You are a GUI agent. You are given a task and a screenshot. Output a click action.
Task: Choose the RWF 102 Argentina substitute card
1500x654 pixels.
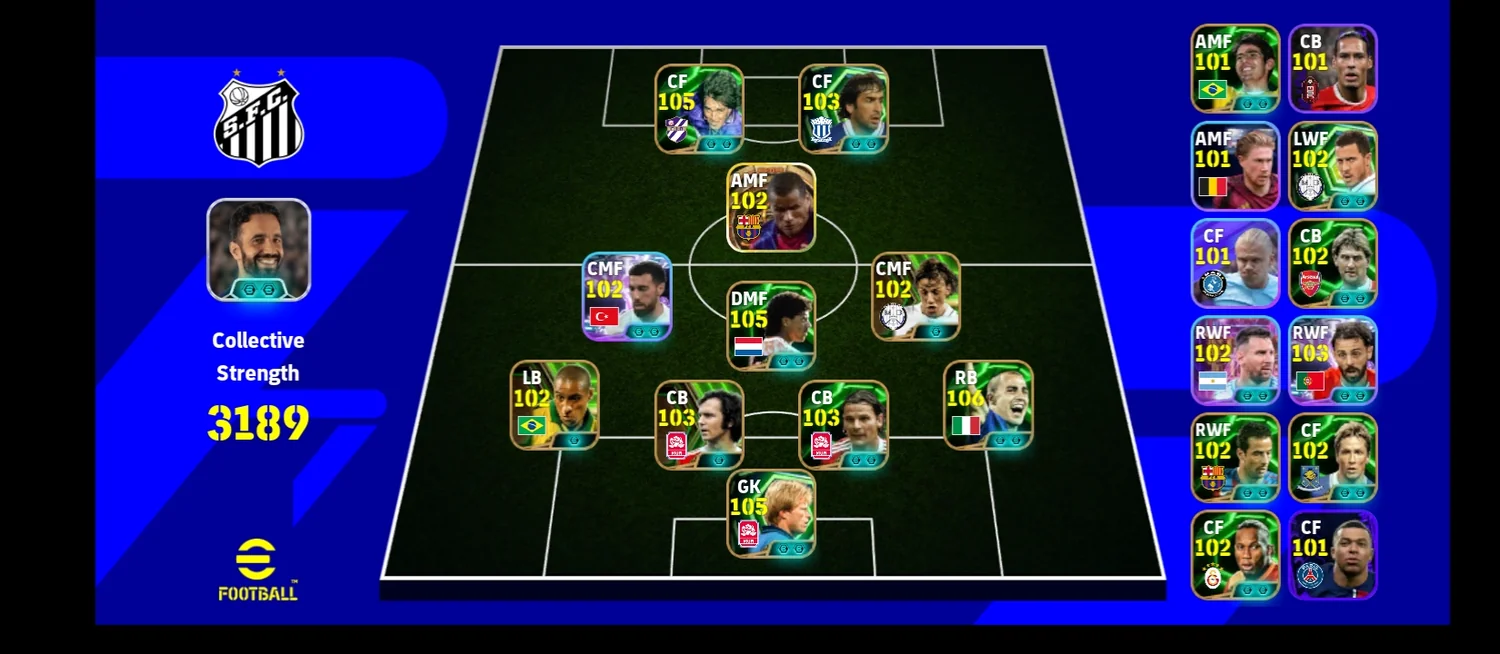1235,361
